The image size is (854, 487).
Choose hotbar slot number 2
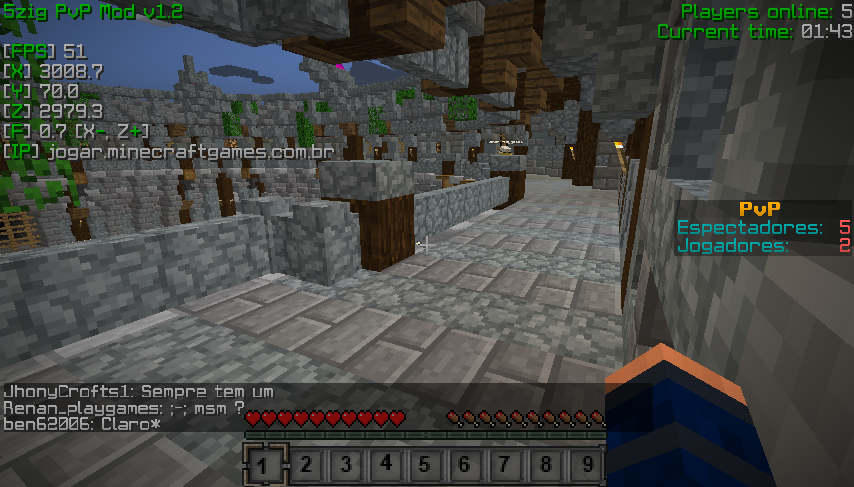coord(305,465)
